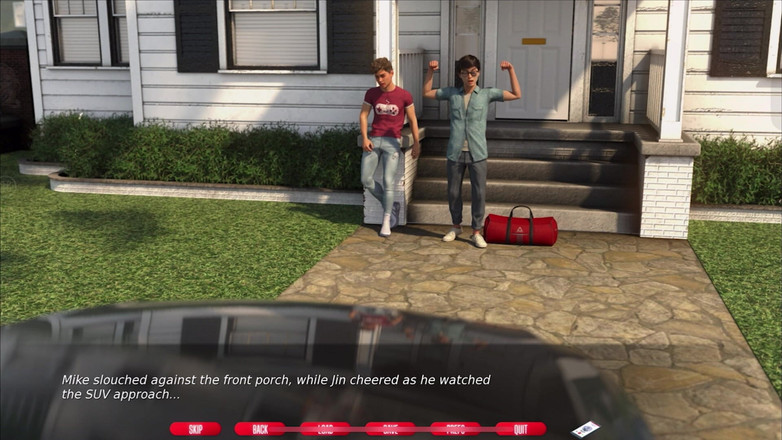Quit the game via Quit button
The width and height of the screenshot is (782, 440).
pyautogui.click(x=520, y=429)
